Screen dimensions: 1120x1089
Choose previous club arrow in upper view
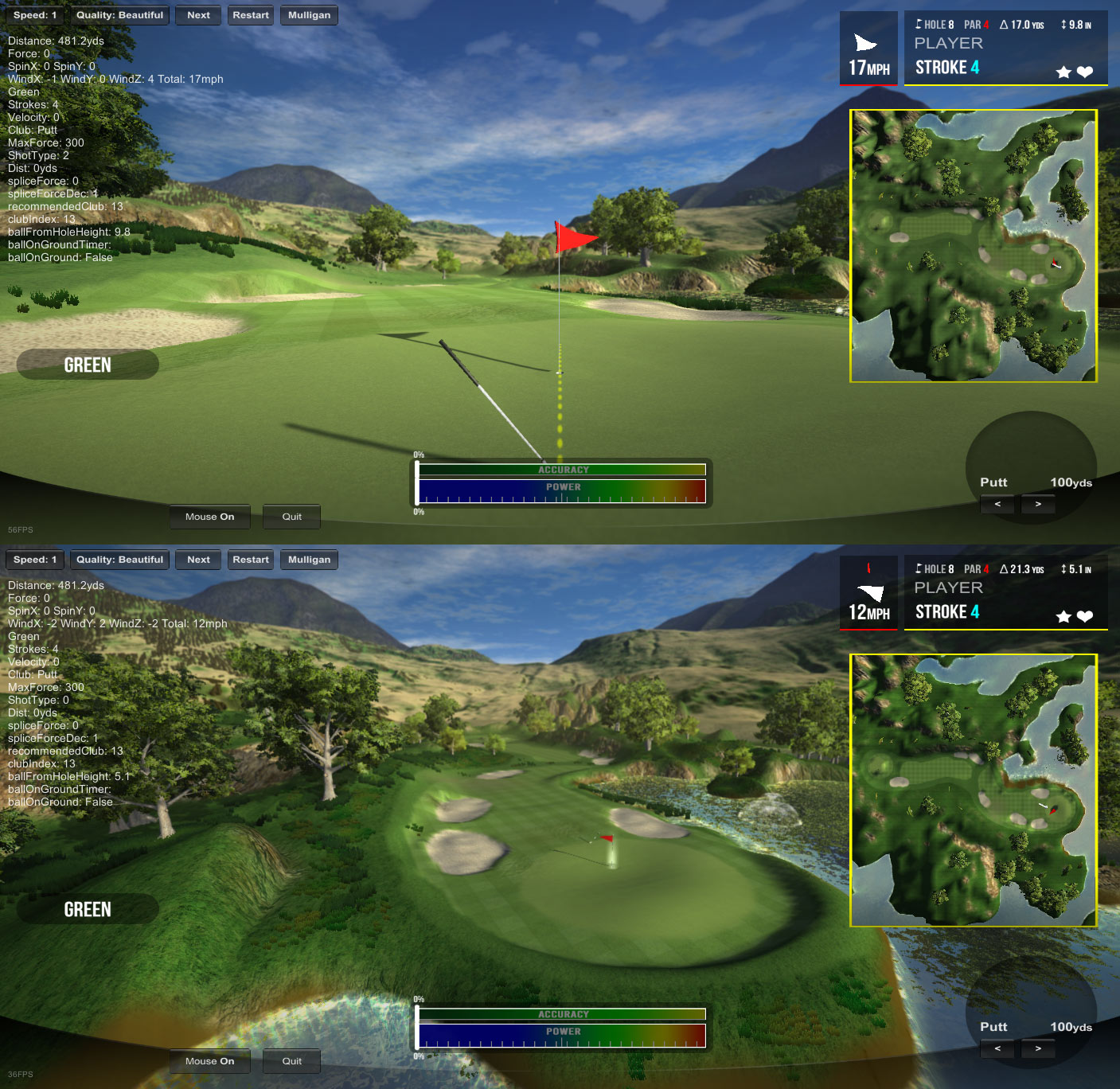point(997,504)
